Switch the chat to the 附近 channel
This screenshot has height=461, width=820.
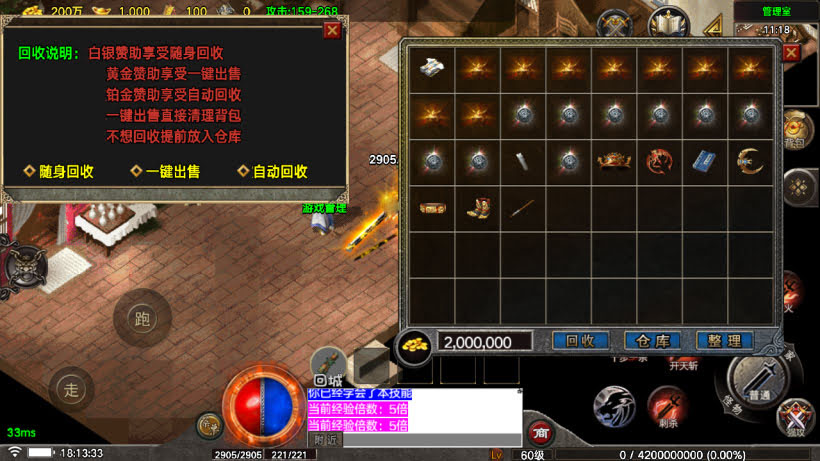pos(325,439)
